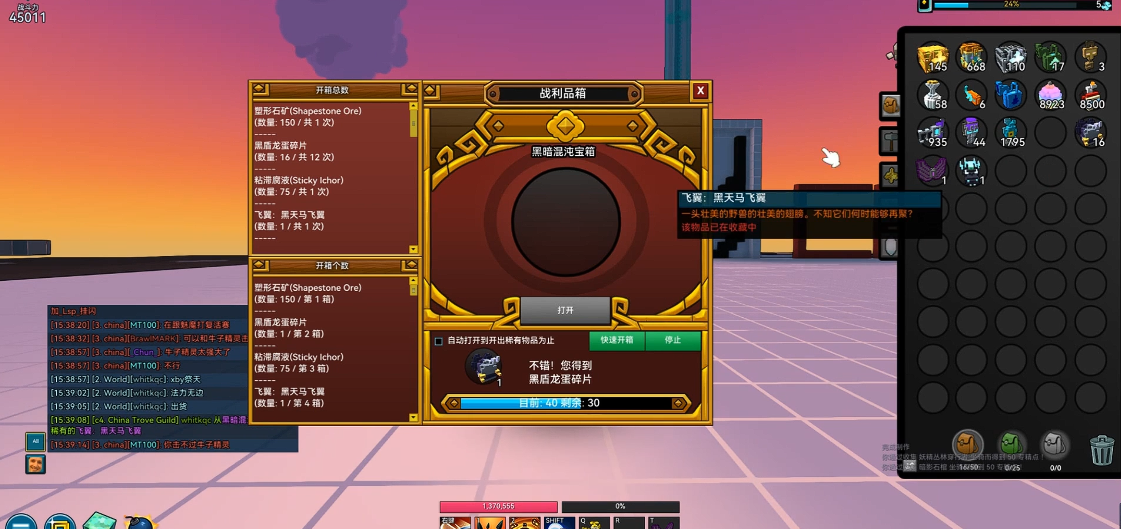1121x529 pixels.
Task: Select the blue item stack of 1795
Action: pos(1011,132)
